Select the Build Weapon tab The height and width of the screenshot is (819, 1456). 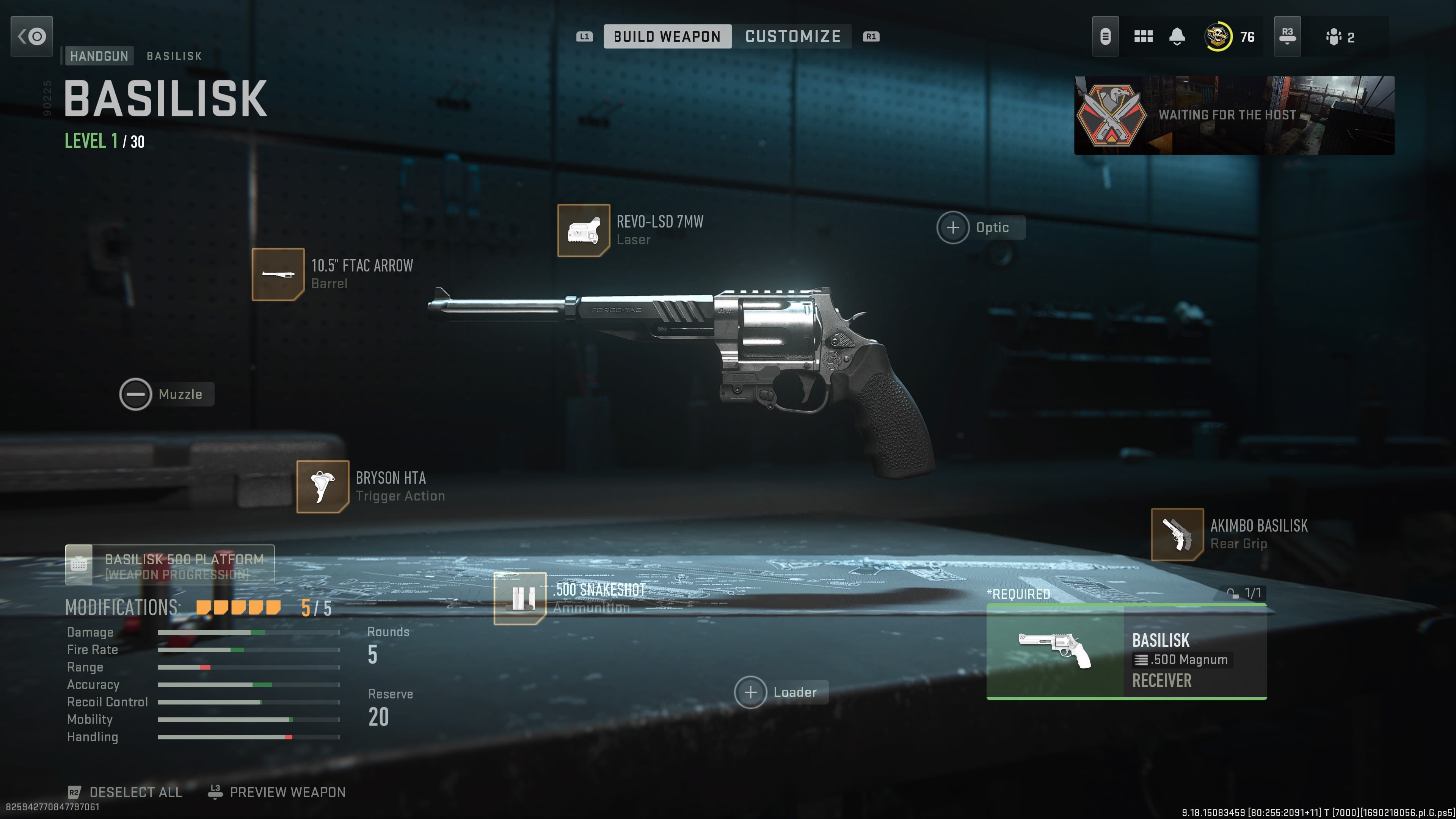[x=667, y=37]
